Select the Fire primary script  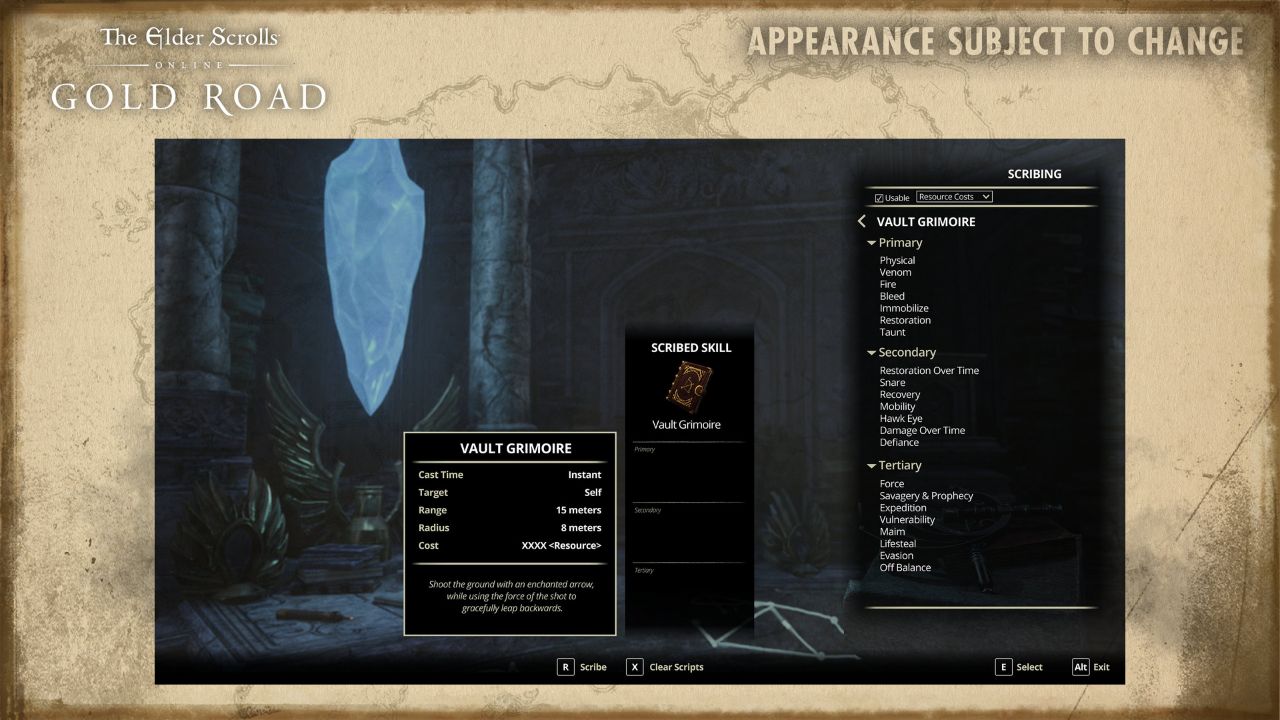pos(889,284)
